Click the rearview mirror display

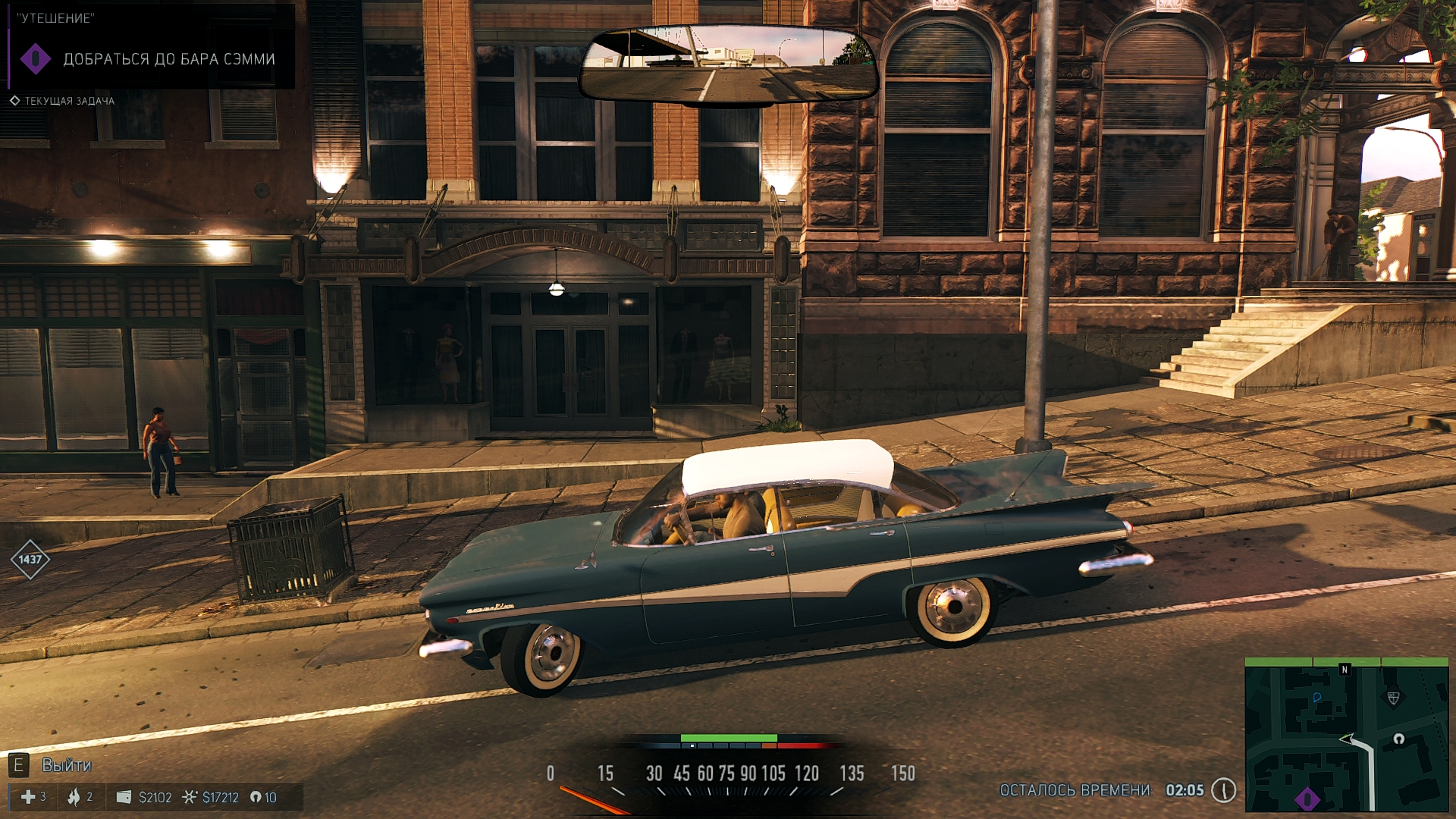point(728,64)
